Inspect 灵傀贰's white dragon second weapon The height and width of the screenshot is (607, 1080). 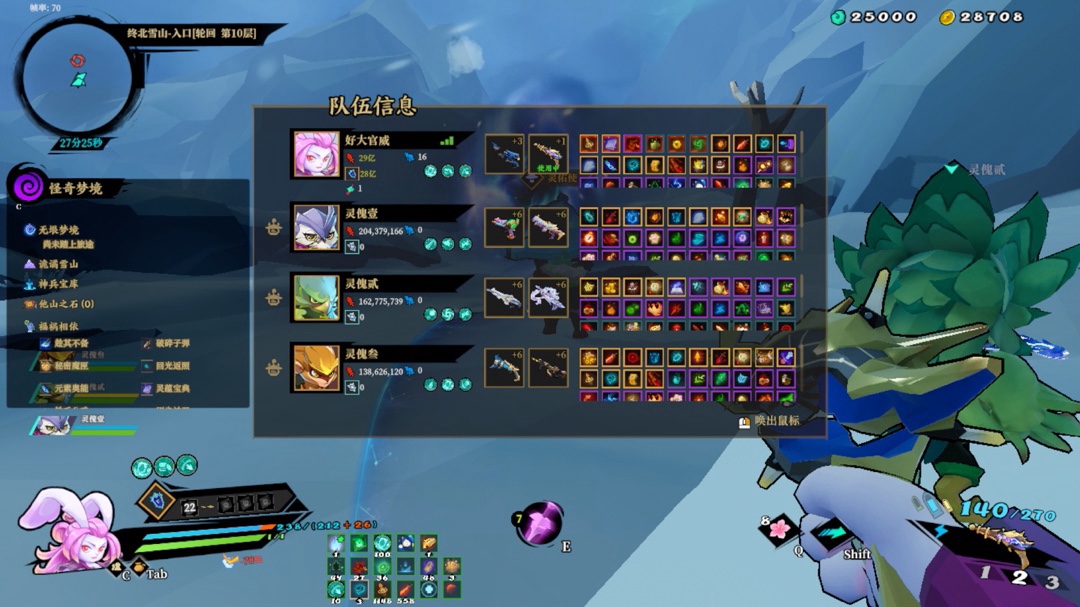(x=548, y=297)
